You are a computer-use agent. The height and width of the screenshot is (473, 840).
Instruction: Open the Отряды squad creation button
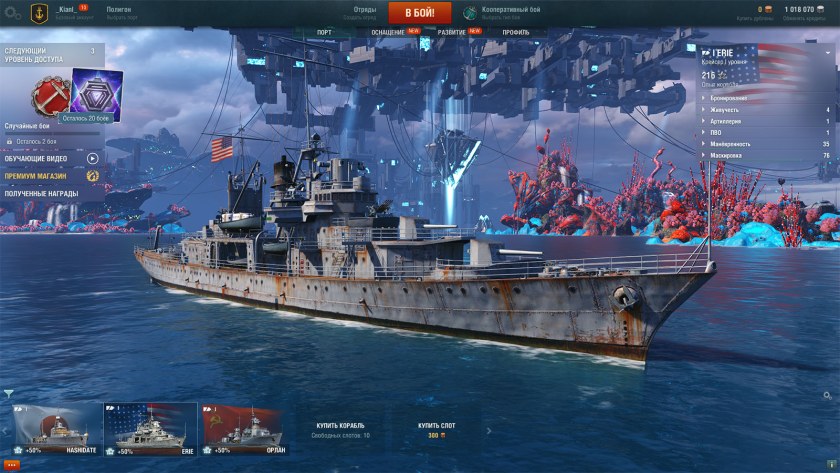click(x=365, y=11)
